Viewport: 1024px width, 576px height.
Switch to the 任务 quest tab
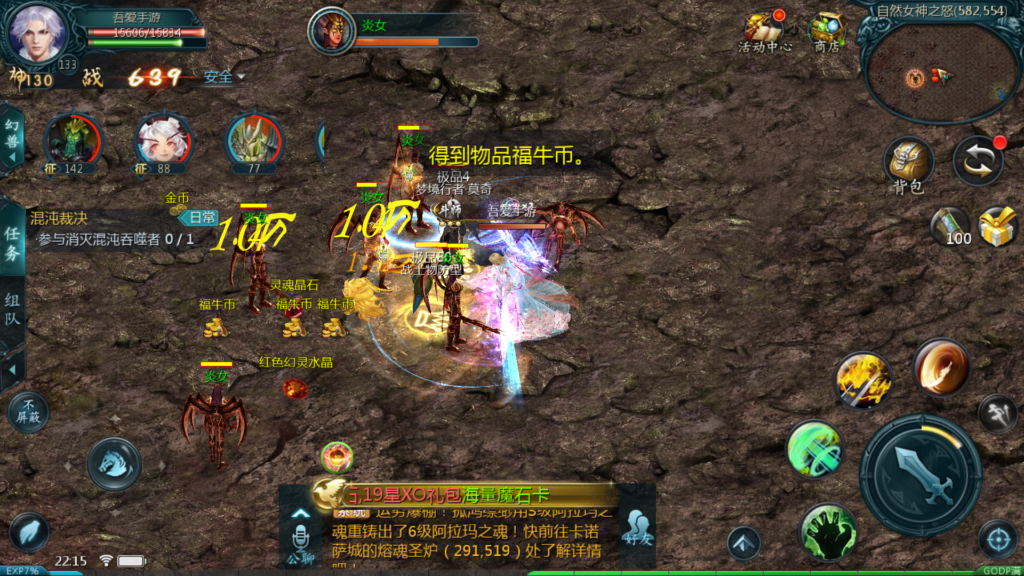[x=12, y=243]
